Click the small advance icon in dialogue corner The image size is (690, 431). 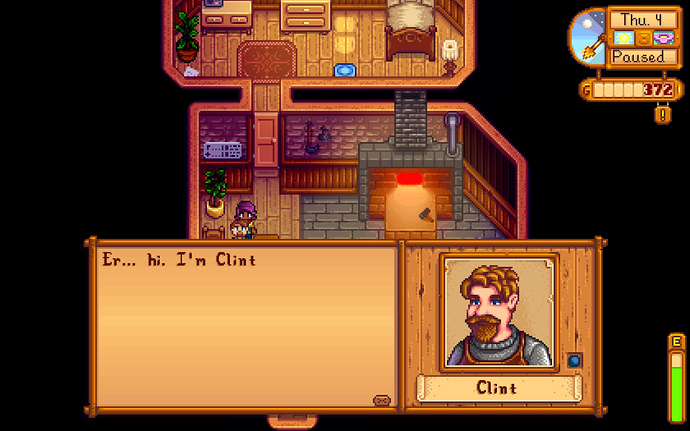(381, 400)
